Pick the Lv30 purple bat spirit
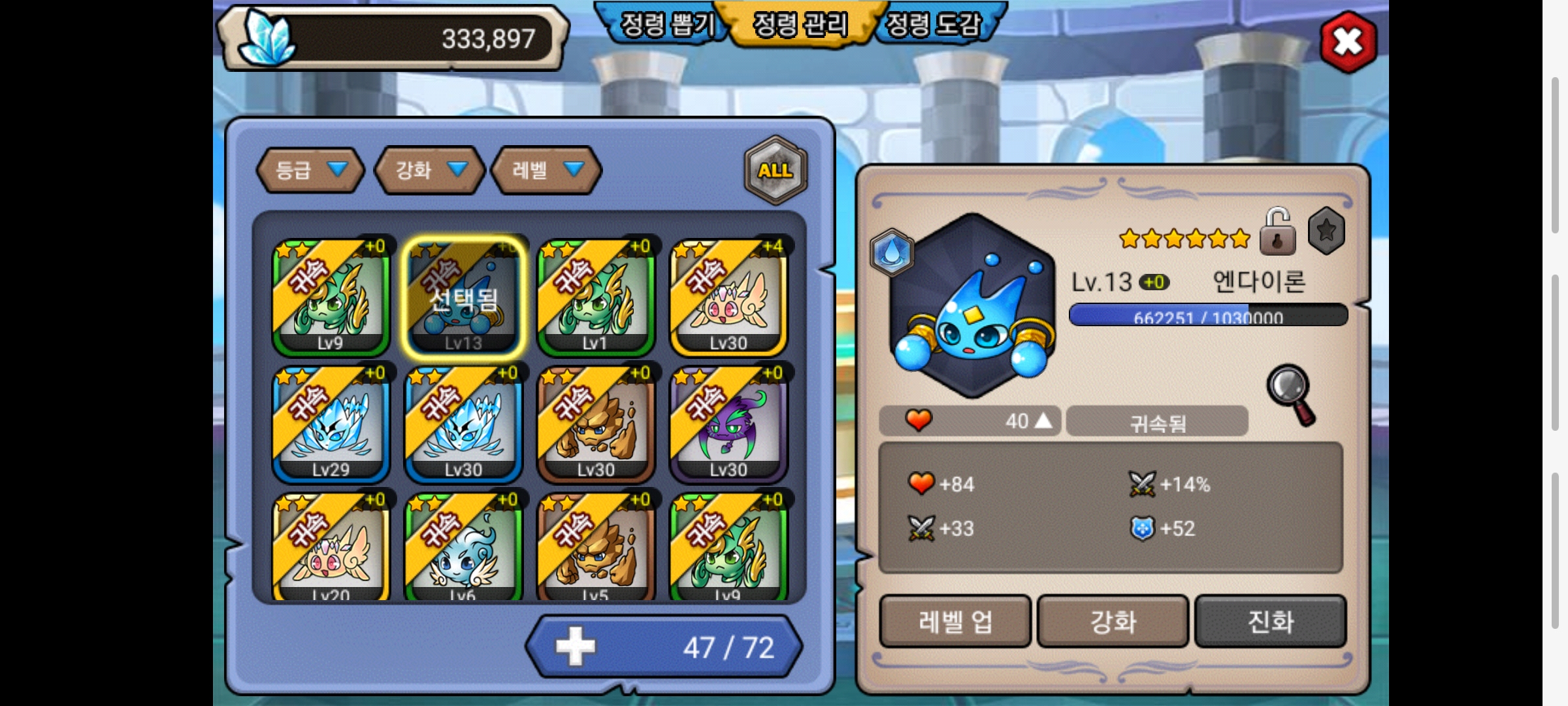 728,424
